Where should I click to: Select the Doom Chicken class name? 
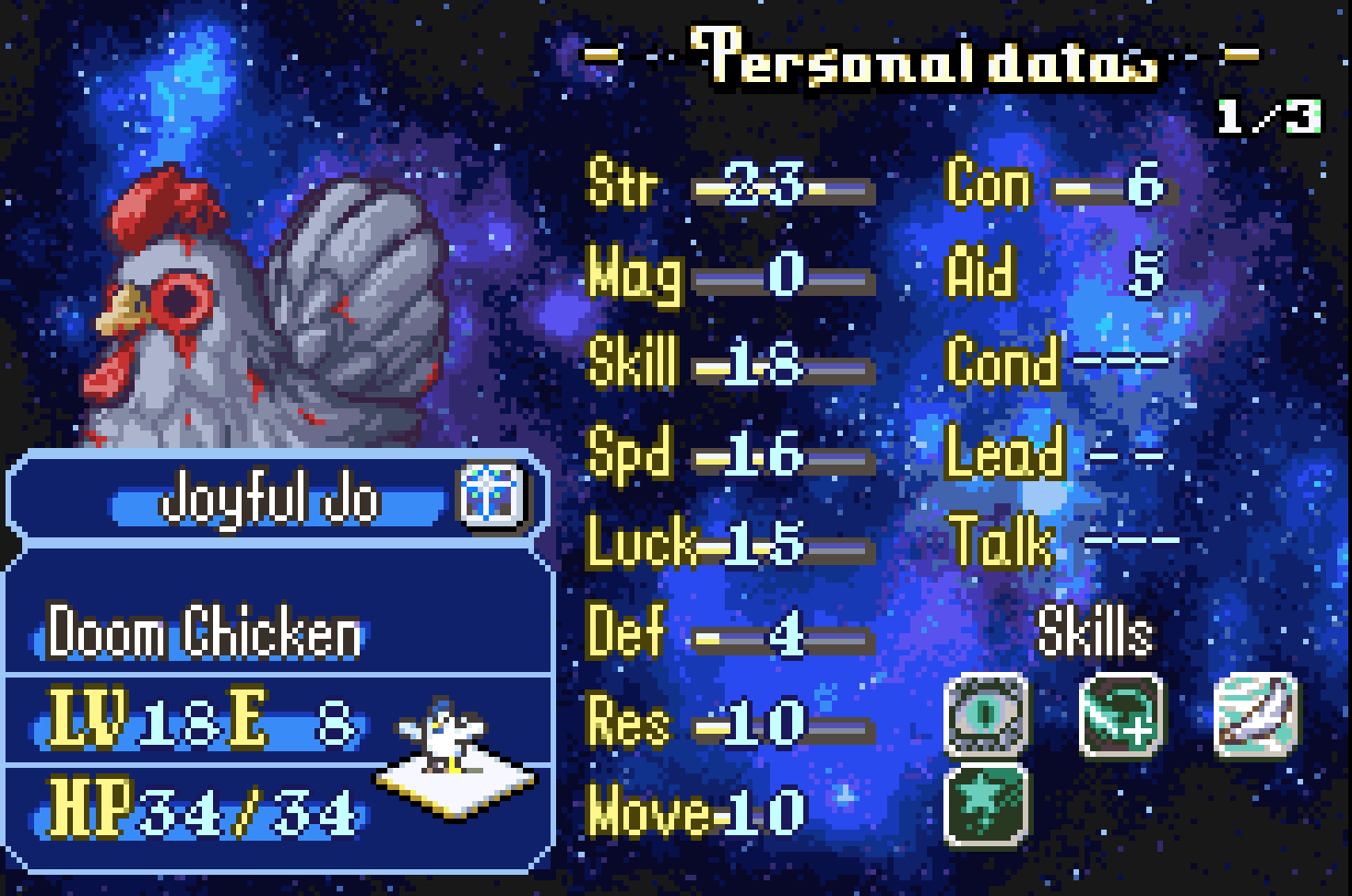tap(204, 632)
